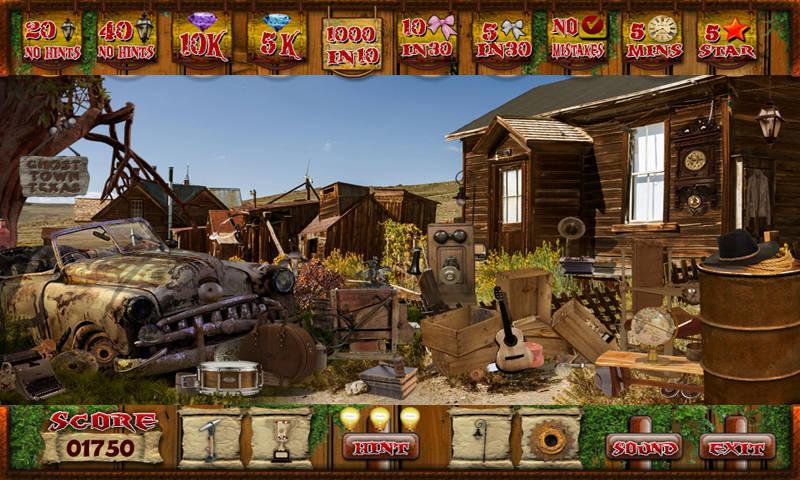Click the 10 in 30 pink bow badge
Image resolution: width=800 pixels, height=480 pixels.
point(427,39)
